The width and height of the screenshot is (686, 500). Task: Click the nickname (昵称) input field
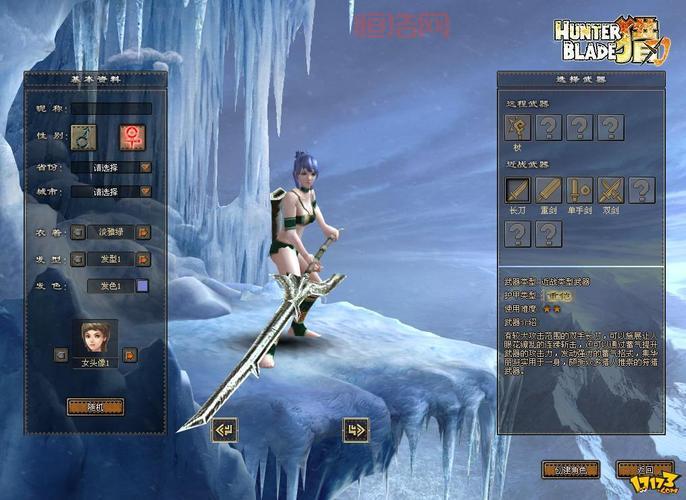(x=111, y=108)
